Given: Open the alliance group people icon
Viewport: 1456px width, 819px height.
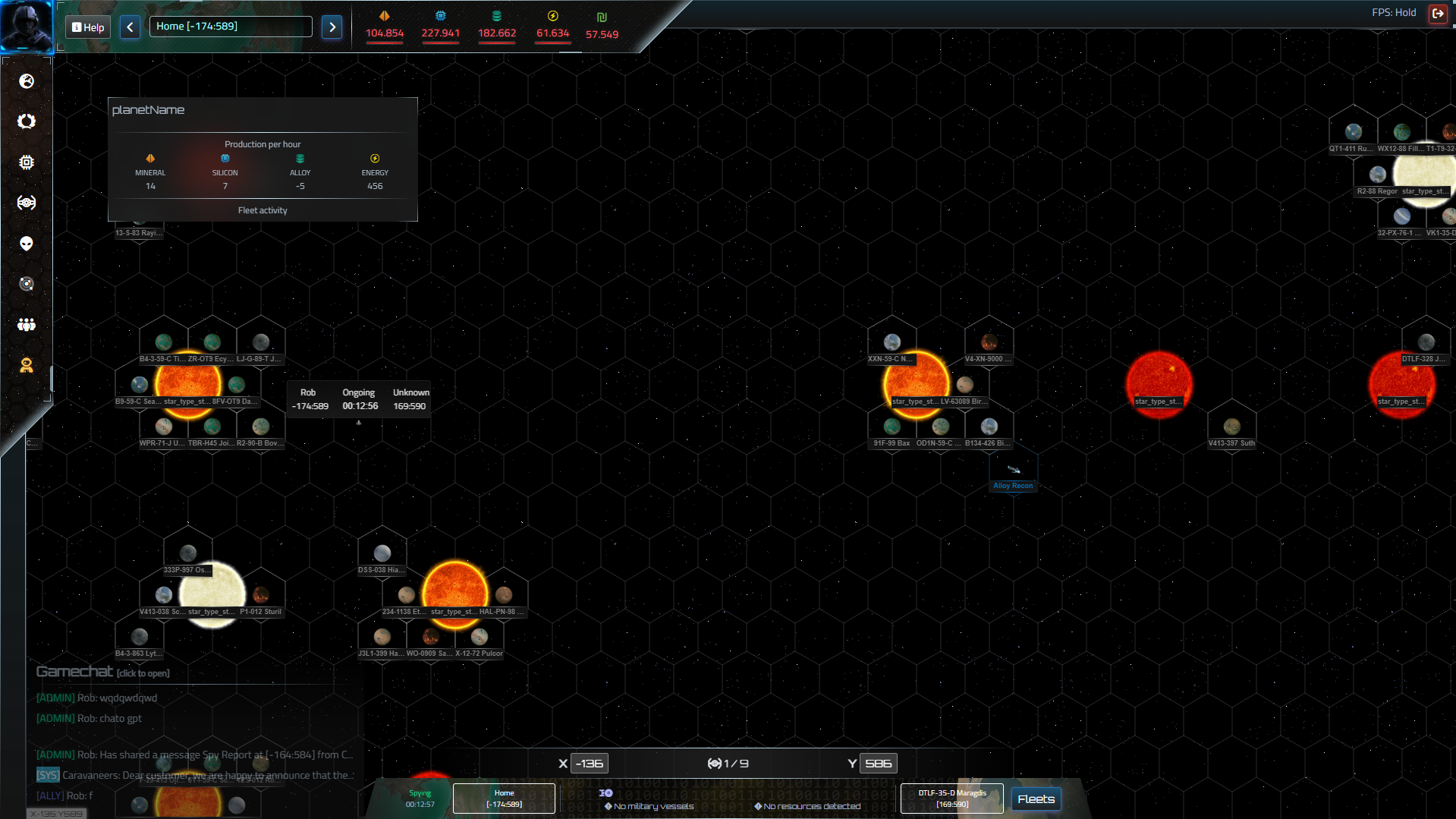Looking at the screenshot, I should coord(27,325).
